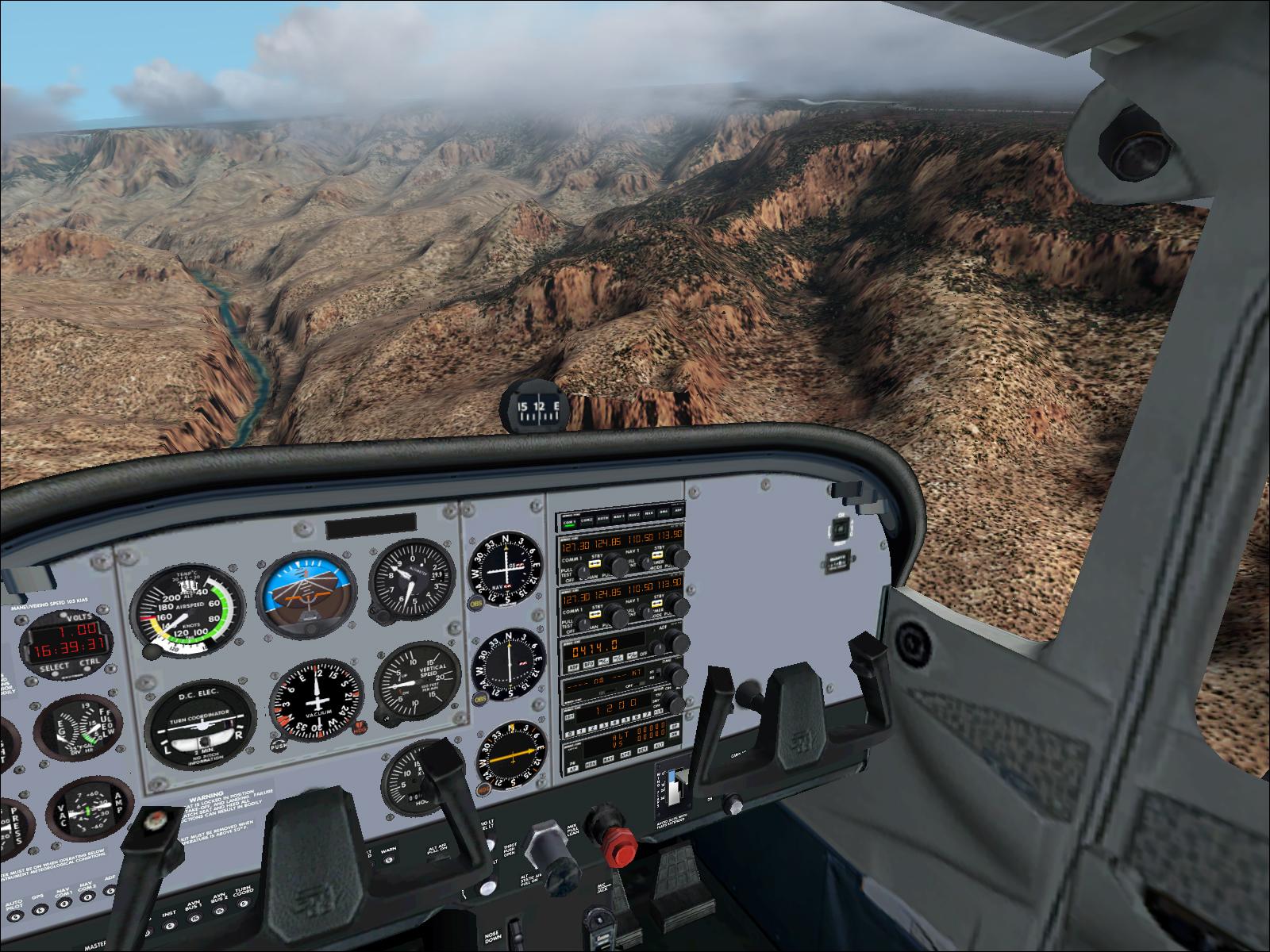Turn the OBS knob on the top NAV indicator
The height and width of the screenshot is (952, 1270).
pyautogui.click(x=478, y=603)
